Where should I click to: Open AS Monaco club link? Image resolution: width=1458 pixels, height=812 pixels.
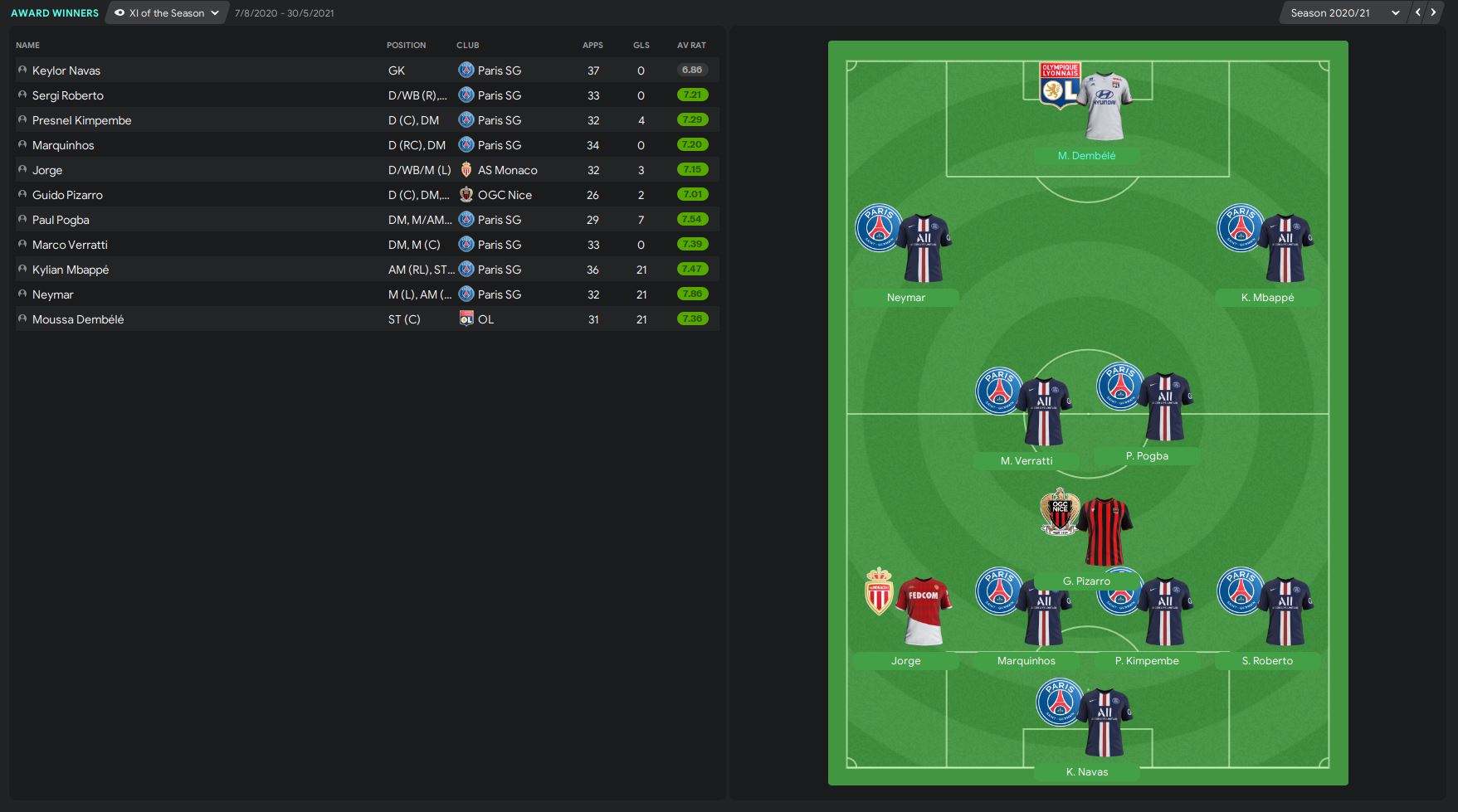tap(507, 170)
